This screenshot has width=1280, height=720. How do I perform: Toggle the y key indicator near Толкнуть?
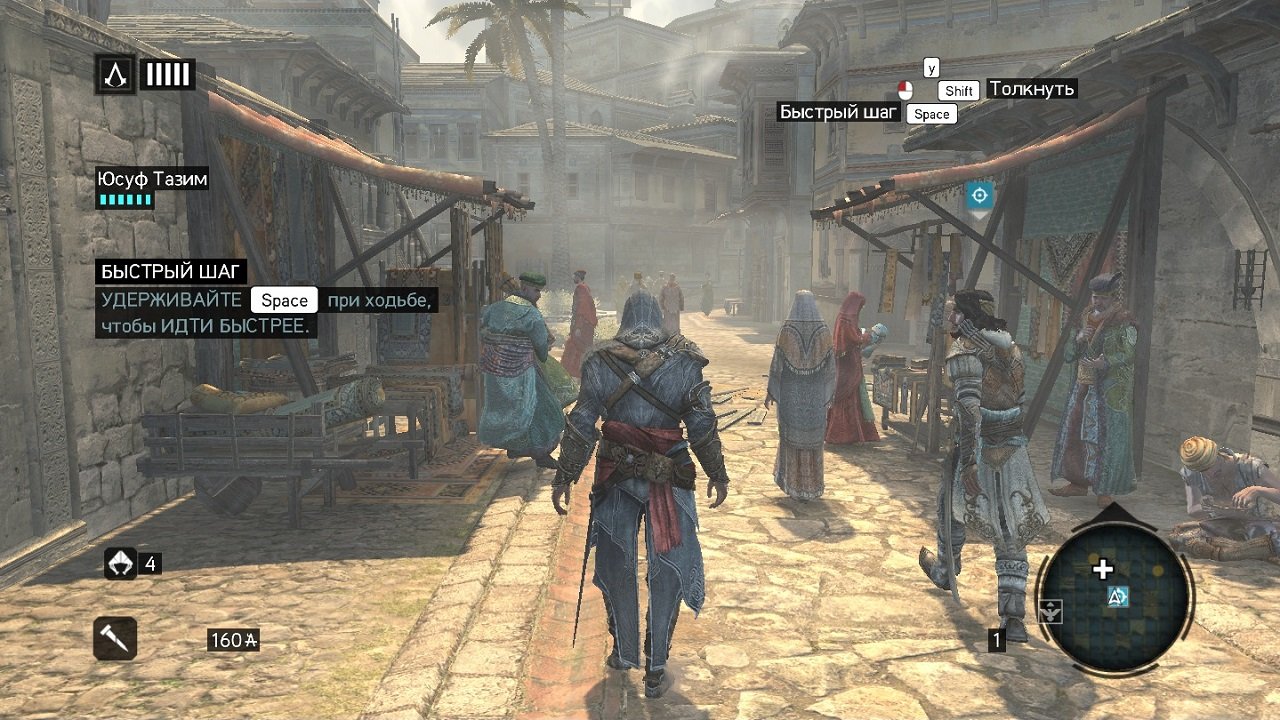point(934,68)
